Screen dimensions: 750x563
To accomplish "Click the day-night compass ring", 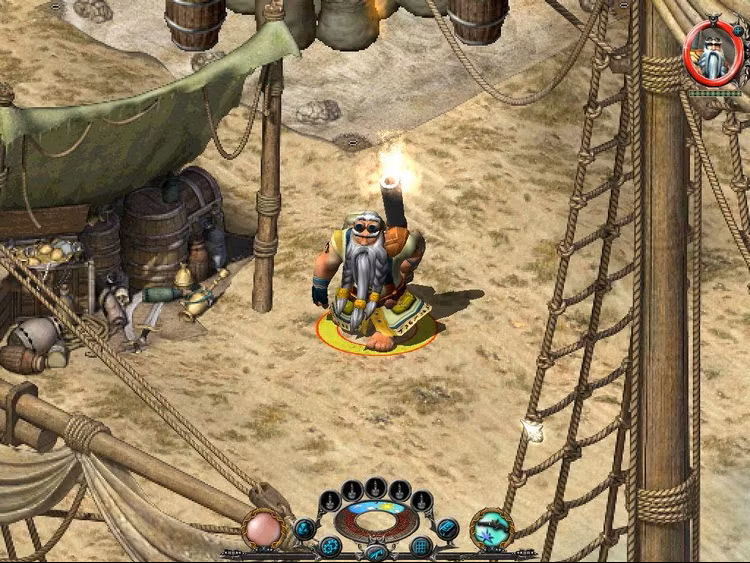I will pos(376,520).
